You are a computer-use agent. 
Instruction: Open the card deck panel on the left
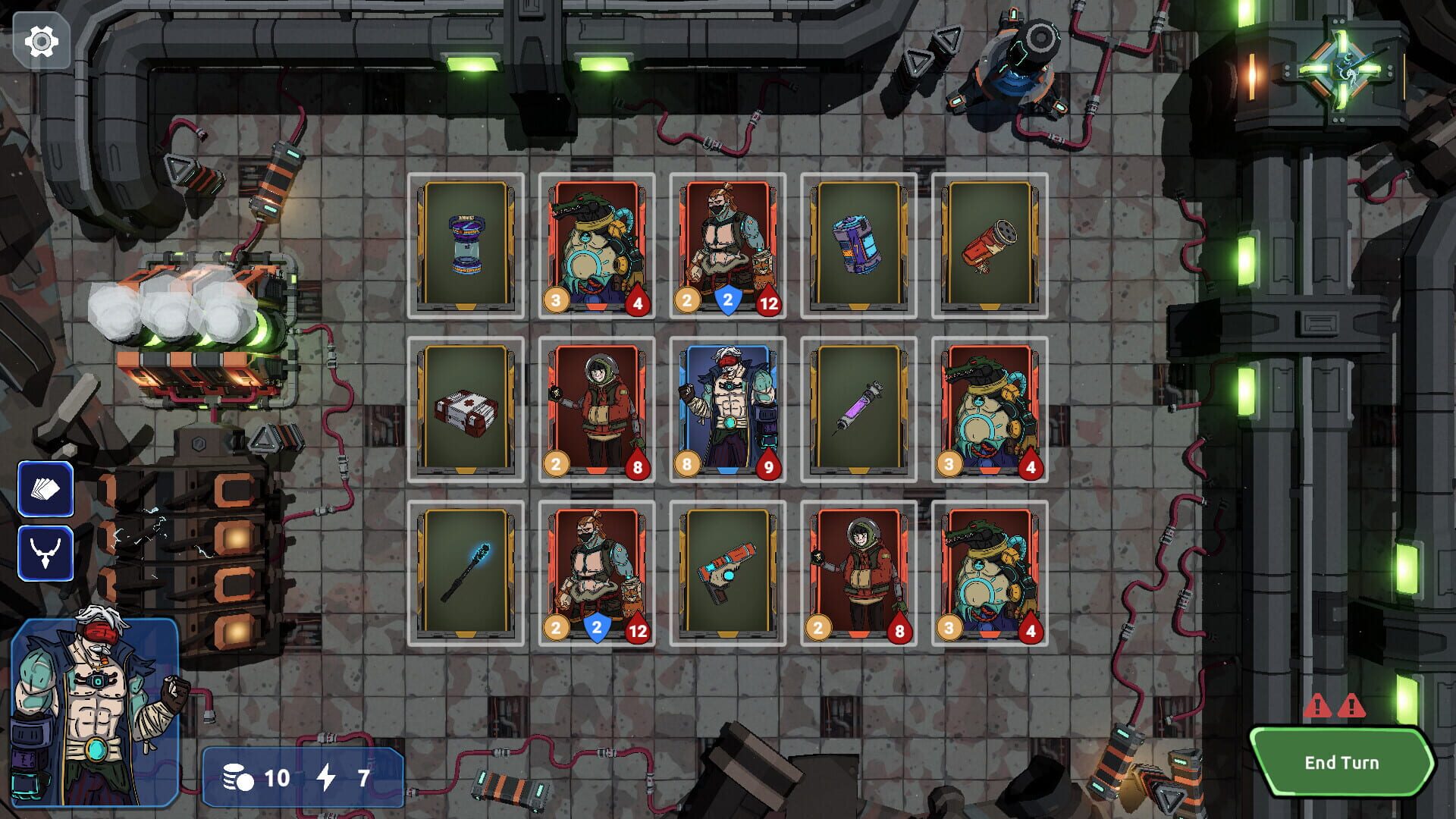pos(47,489)
